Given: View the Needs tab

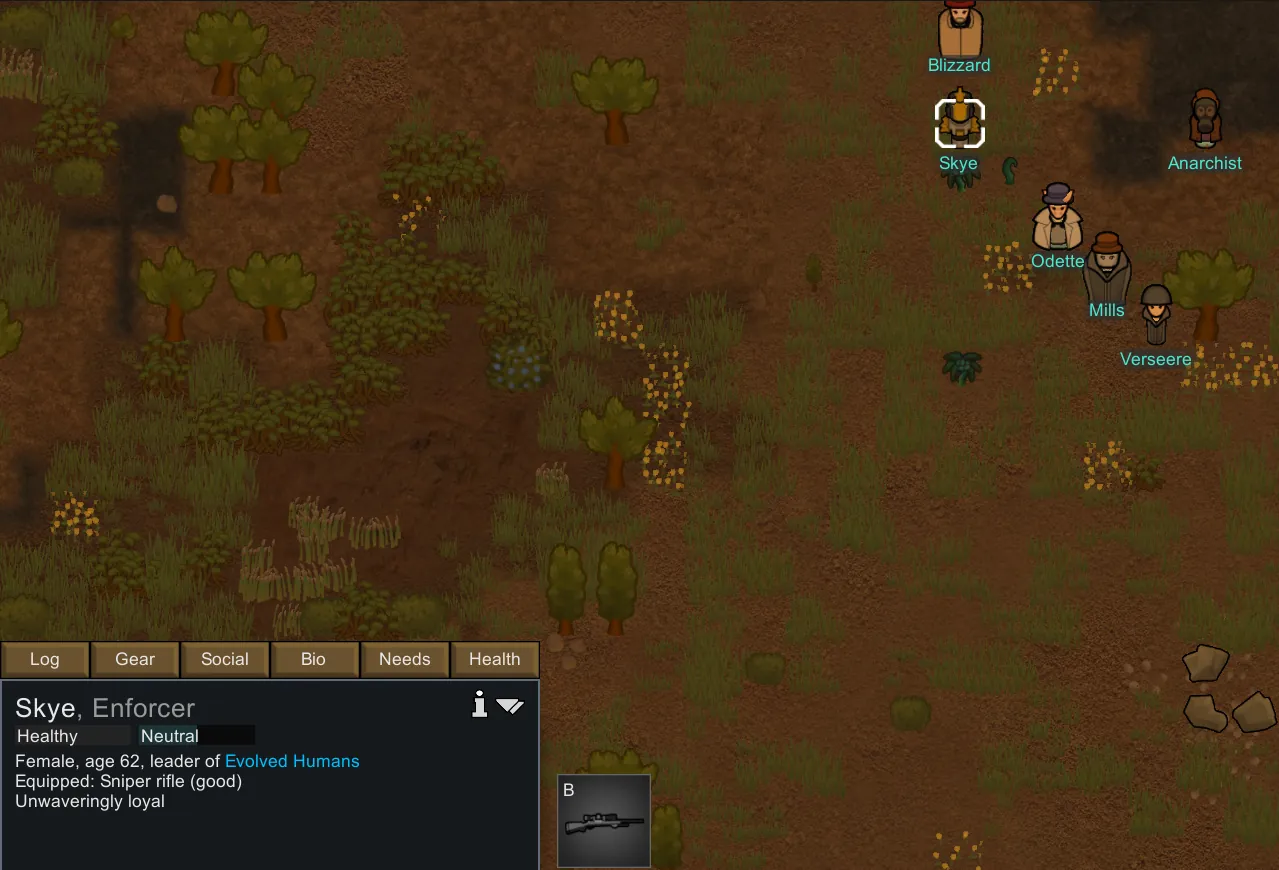Looking at the screenshot, I should pyautogui.click(x=404, y=660).
